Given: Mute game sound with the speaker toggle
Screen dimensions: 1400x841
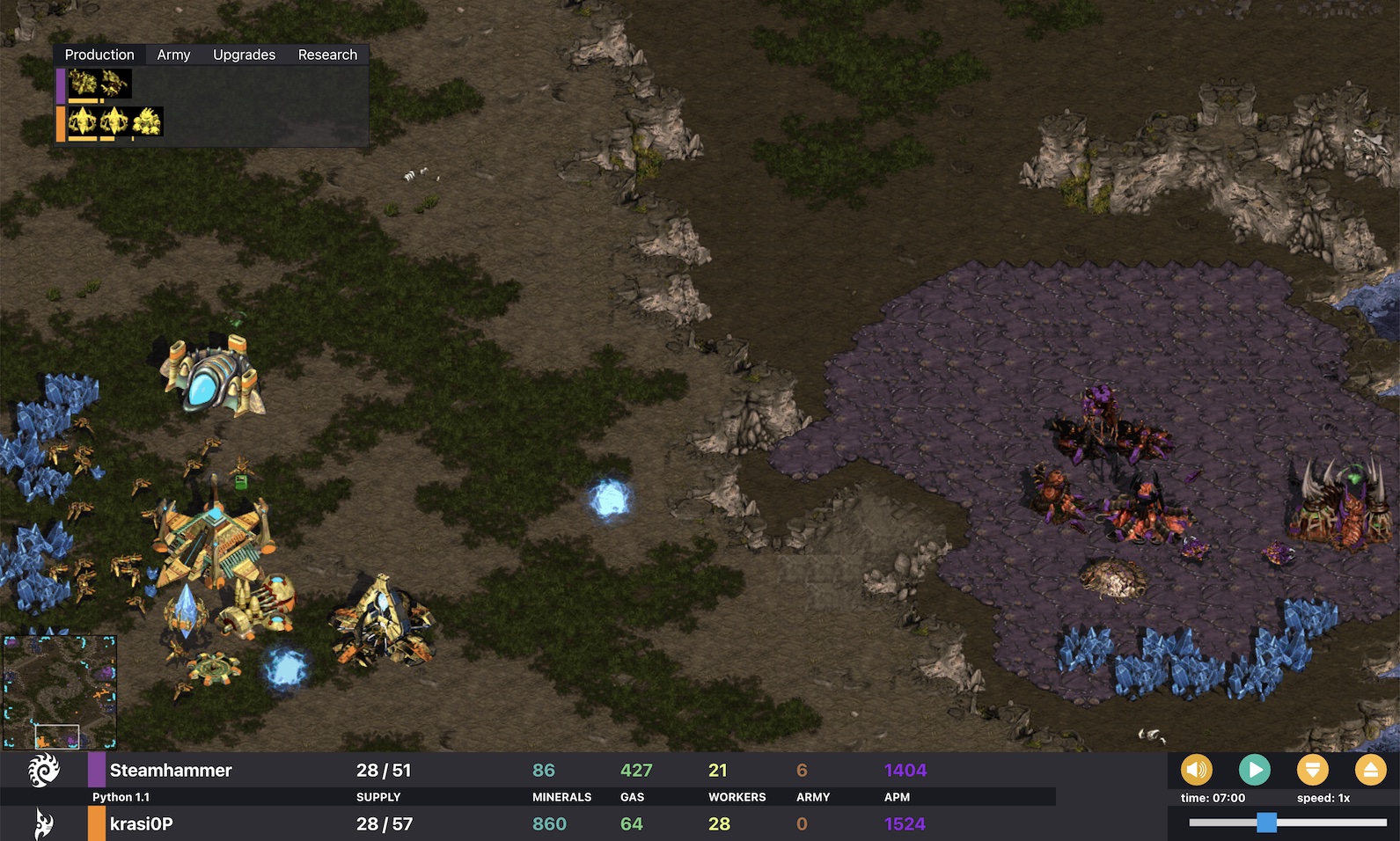Looking at the screenshot, I should (x=1195, y=769).
